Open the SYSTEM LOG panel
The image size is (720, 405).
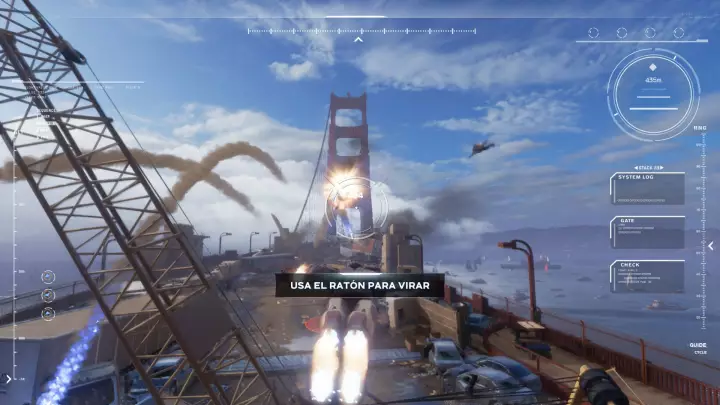tap(647, 188)
